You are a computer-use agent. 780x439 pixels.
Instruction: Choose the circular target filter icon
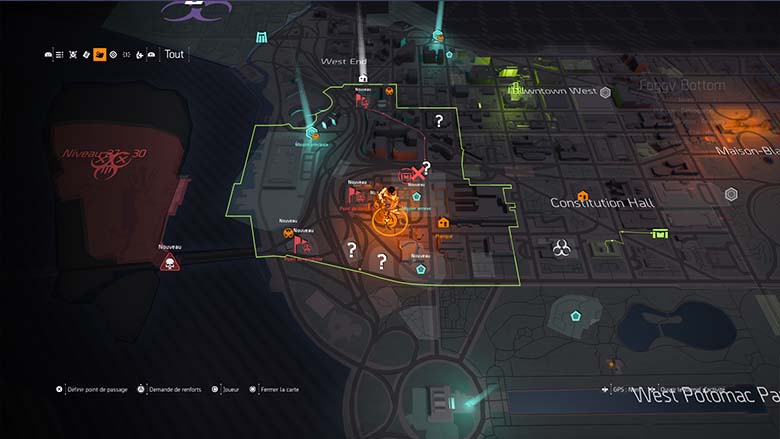click(x=113, y=54)
